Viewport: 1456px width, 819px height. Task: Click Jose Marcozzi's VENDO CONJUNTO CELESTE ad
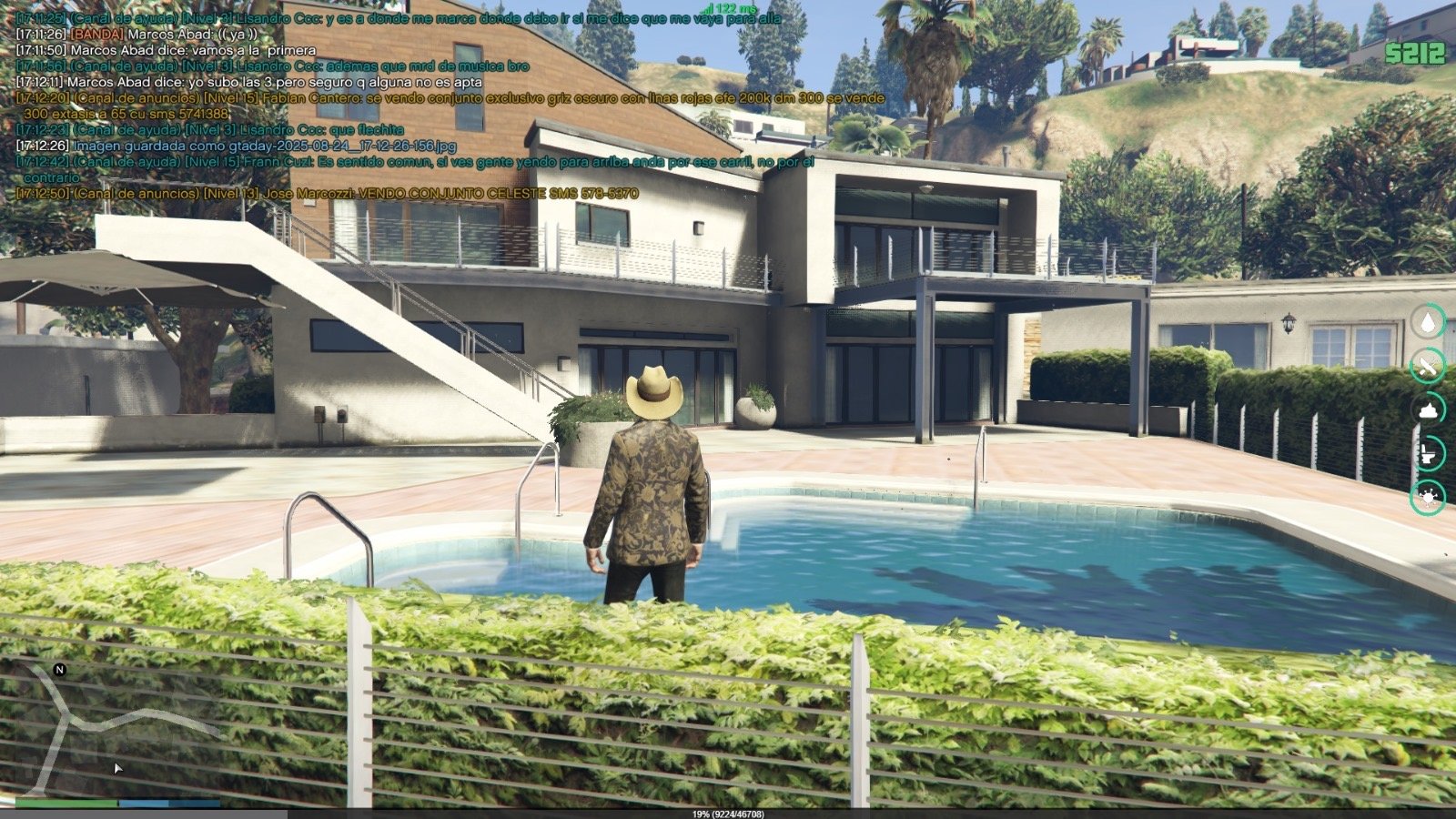[x=328, y=194]
